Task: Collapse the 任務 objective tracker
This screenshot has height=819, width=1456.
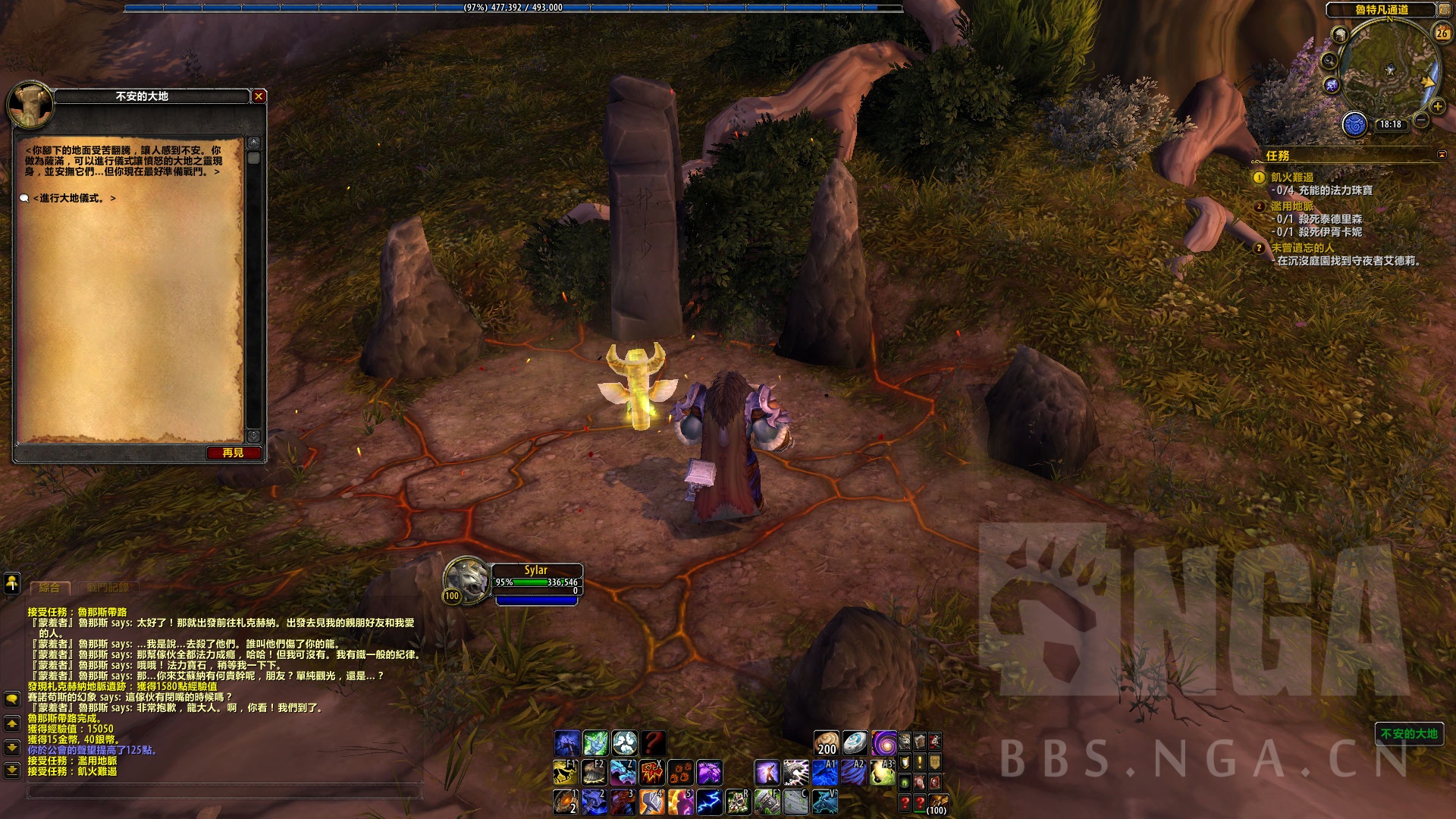Action: [x=1442, y=155]
